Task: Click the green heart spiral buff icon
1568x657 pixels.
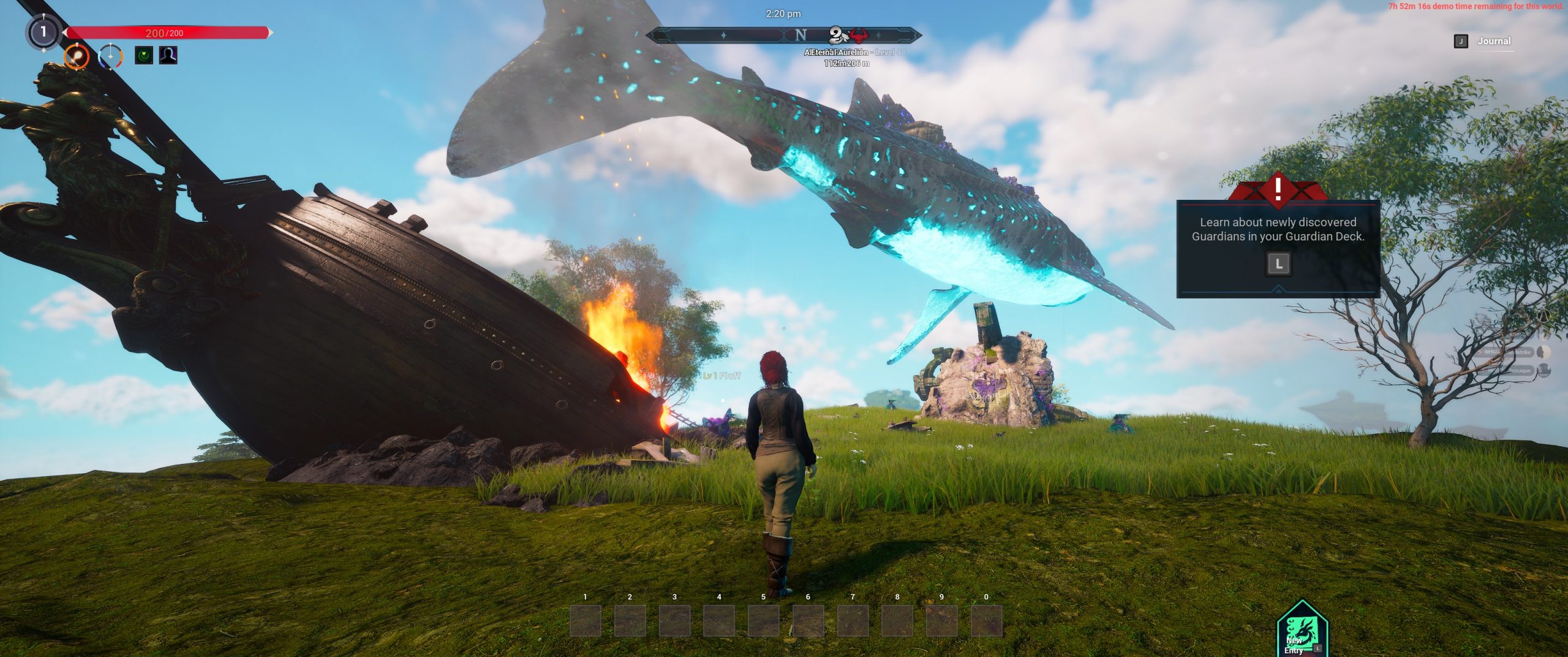Action: tap(144, 56)
